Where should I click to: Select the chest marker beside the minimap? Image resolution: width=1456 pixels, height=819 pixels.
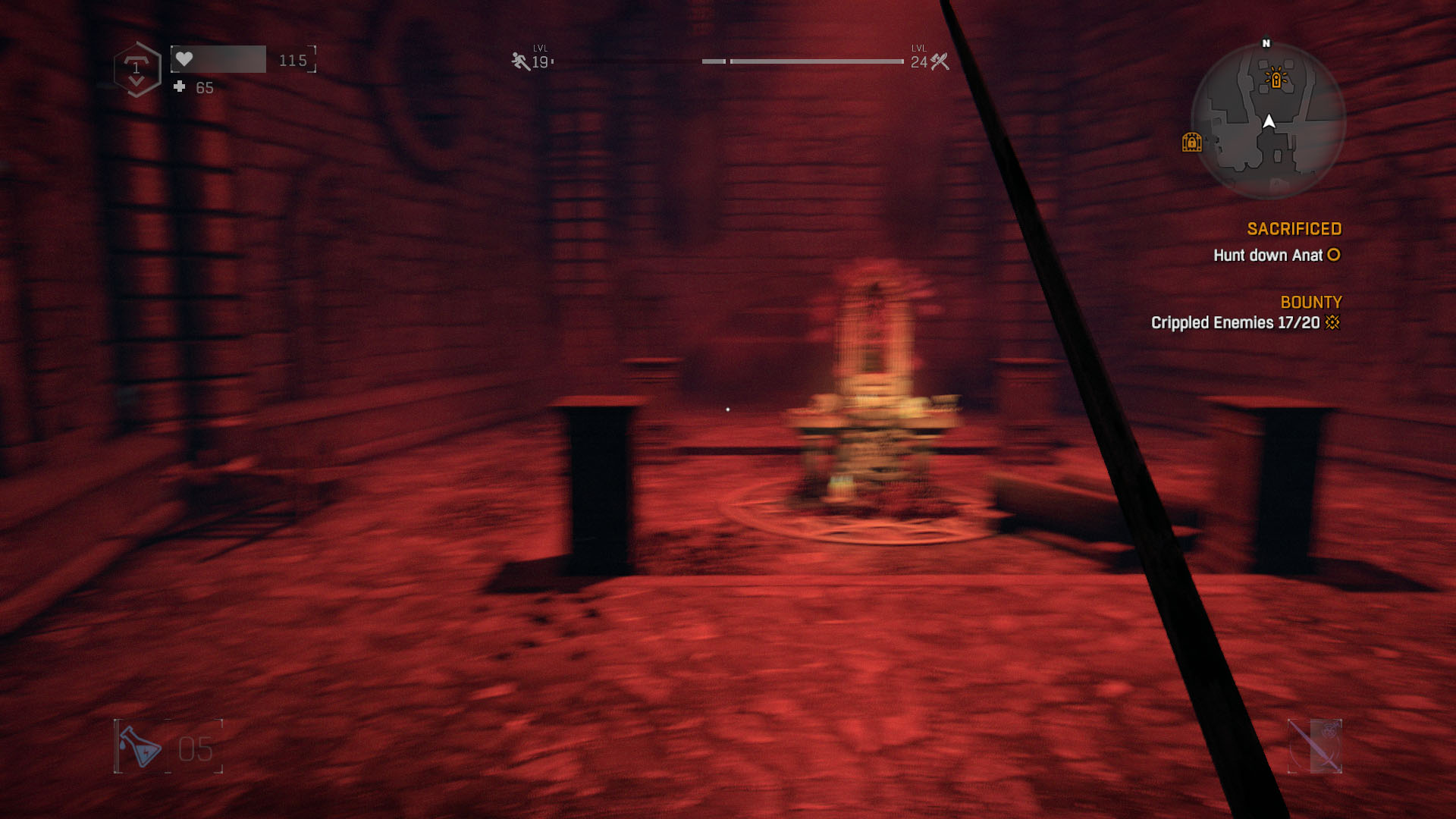1191,142
